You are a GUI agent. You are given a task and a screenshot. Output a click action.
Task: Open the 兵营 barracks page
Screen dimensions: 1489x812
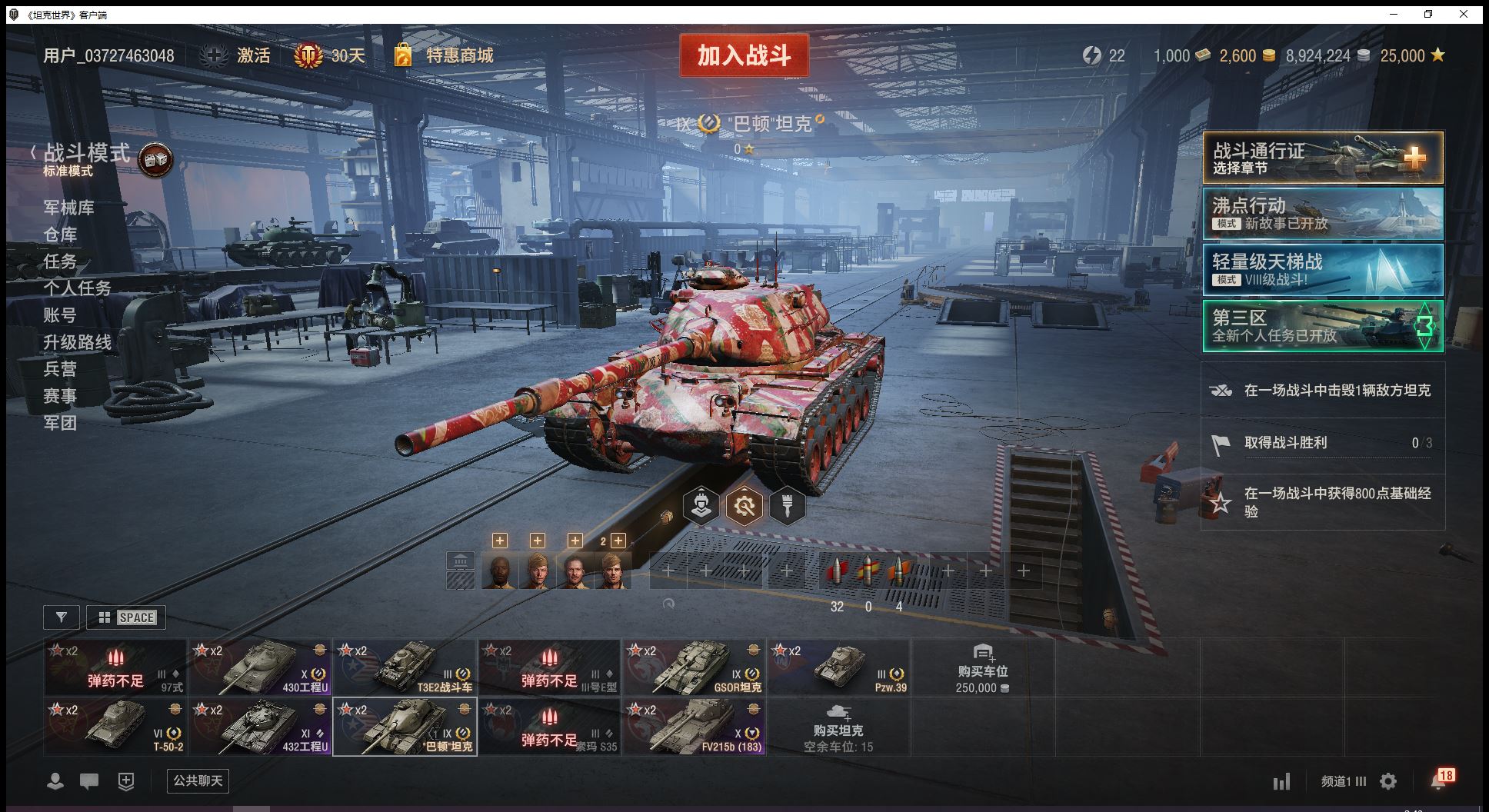[x=60, y=369]
